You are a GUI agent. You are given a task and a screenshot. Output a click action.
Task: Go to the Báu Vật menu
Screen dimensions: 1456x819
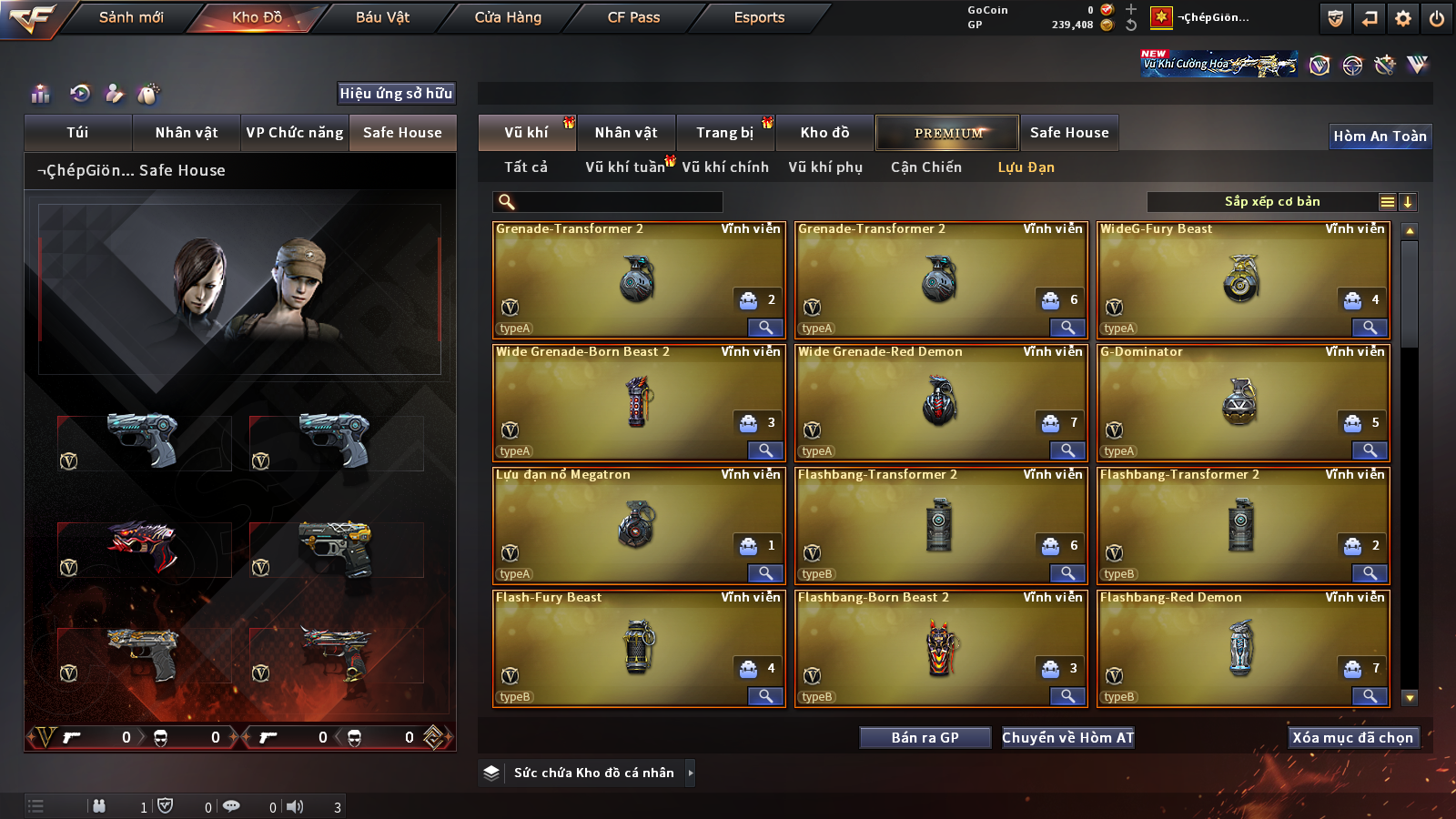tap(382, 17)
